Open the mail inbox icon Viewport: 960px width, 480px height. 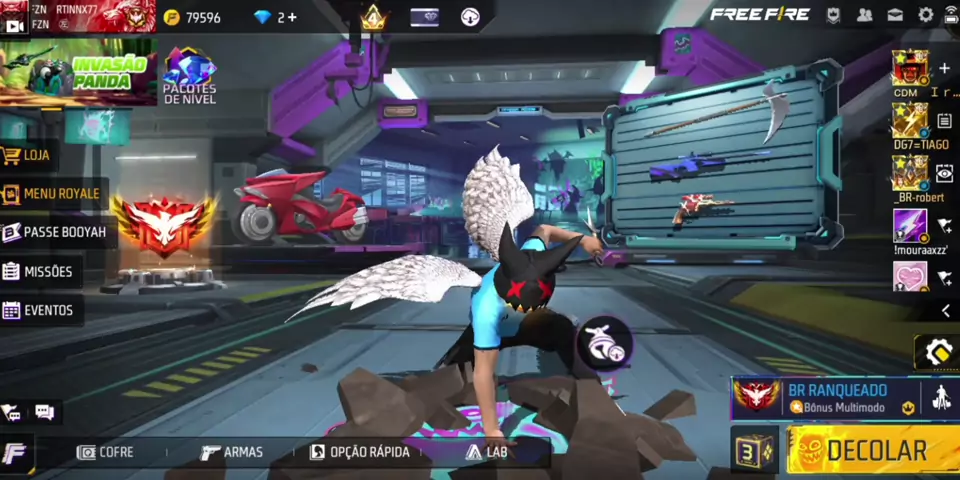coord(895,15)
